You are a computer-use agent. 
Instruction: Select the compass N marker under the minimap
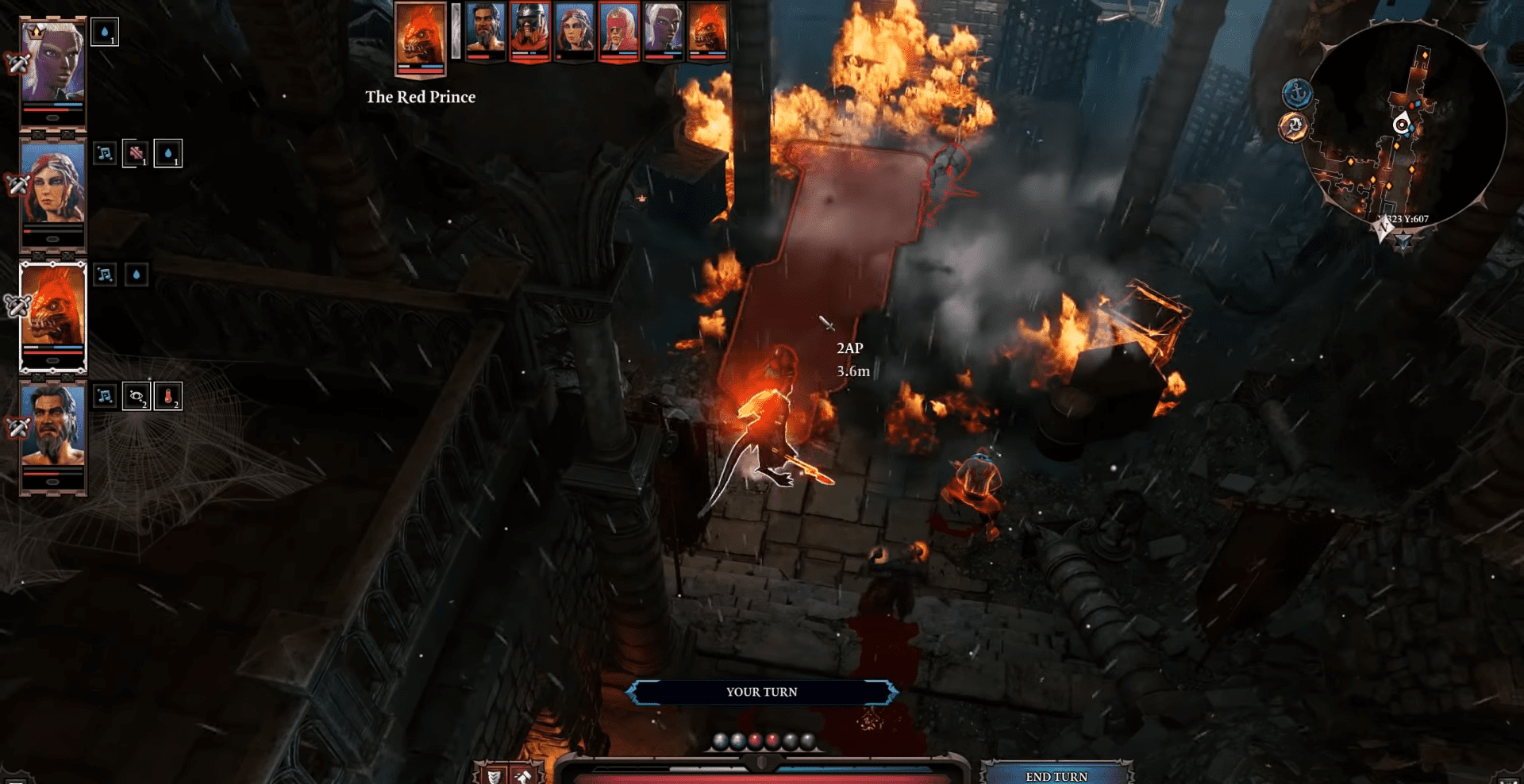1384,229
